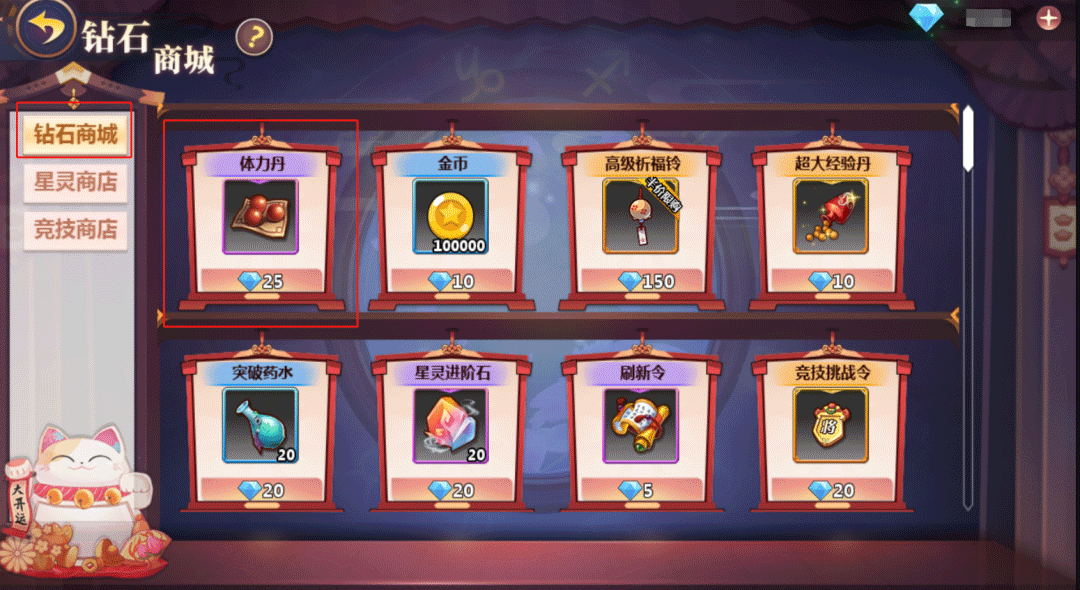1080x590 pixels.
Task: Select the 突破药水 potion
Action: click(x=260, y=427)
